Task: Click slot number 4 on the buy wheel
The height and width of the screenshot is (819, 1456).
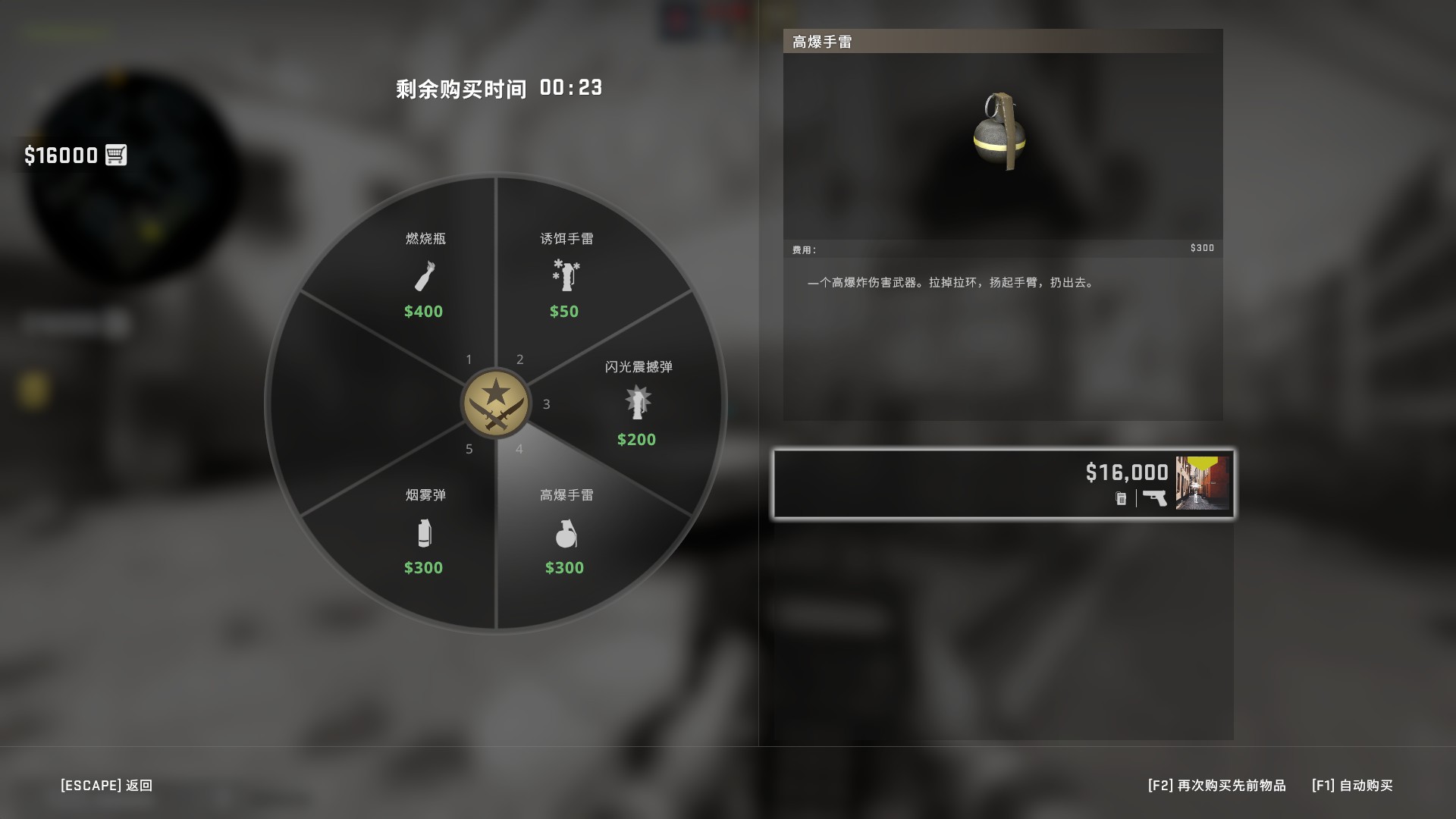Action: (x=519, y=449)
